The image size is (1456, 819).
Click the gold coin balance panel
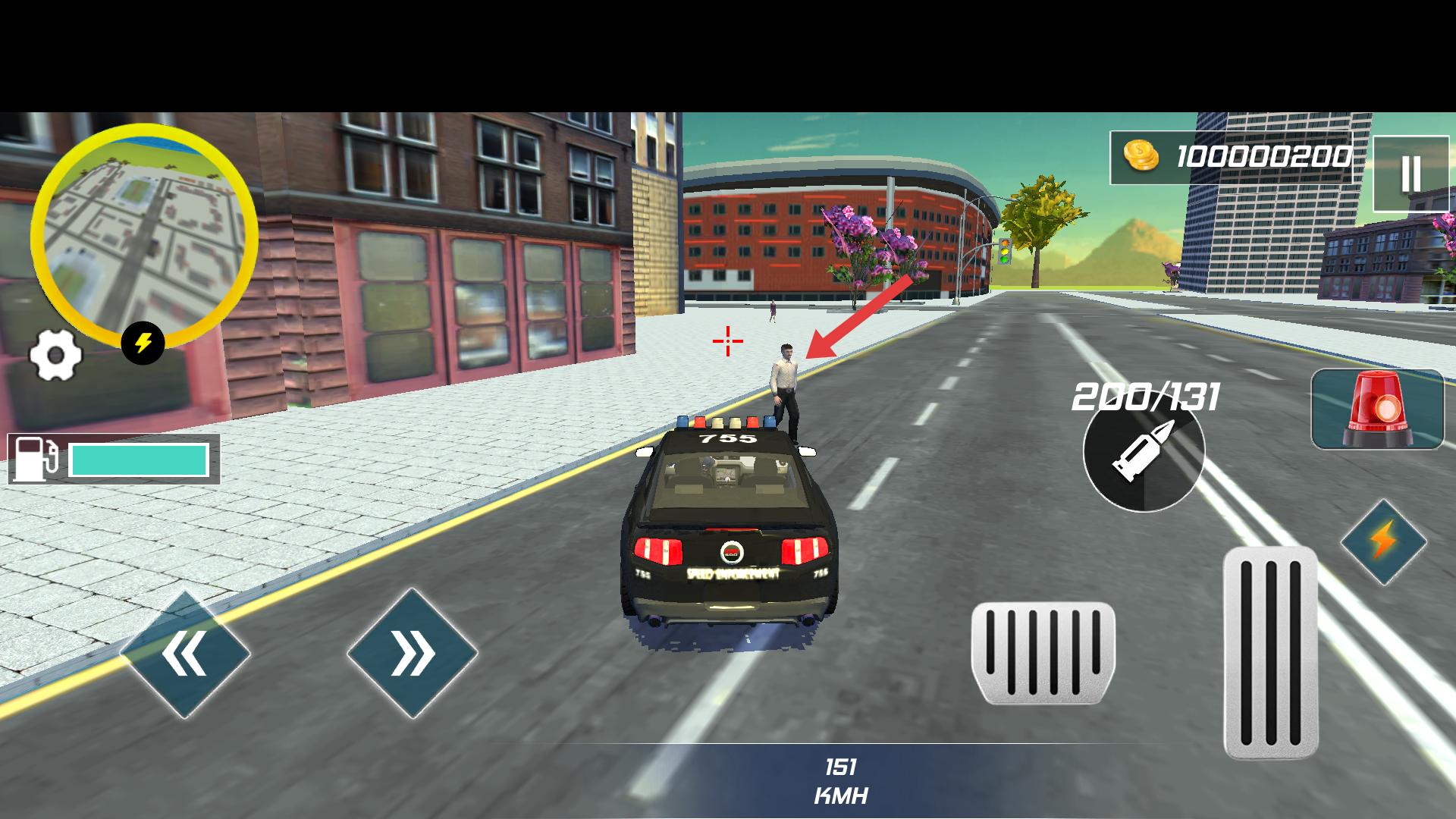pyautogui.click(x=1230, y=158)
